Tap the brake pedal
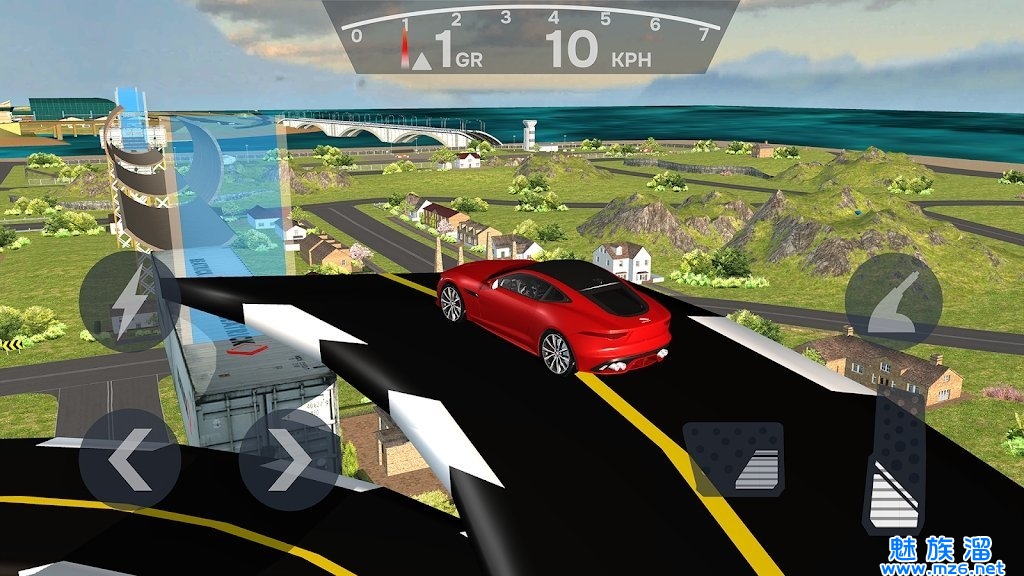Viewport: 1024px width, 576px height. (x=733, y=458)
